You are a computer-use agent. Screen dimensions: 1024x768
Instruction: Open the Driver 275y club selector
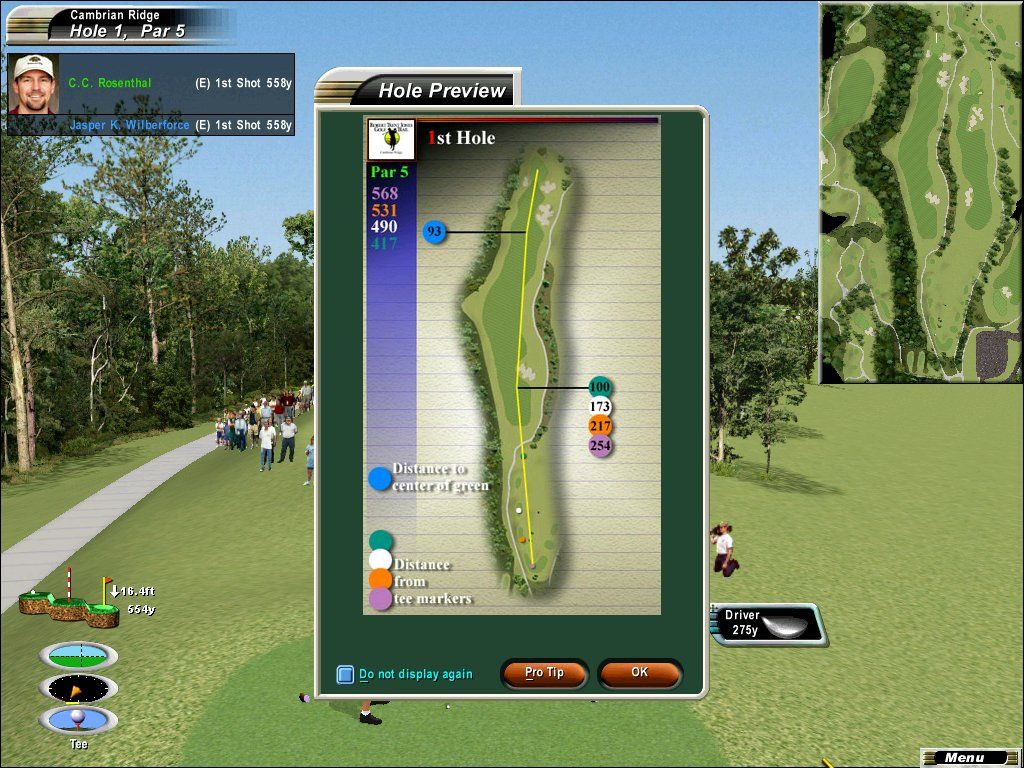(x=768, y=624)
